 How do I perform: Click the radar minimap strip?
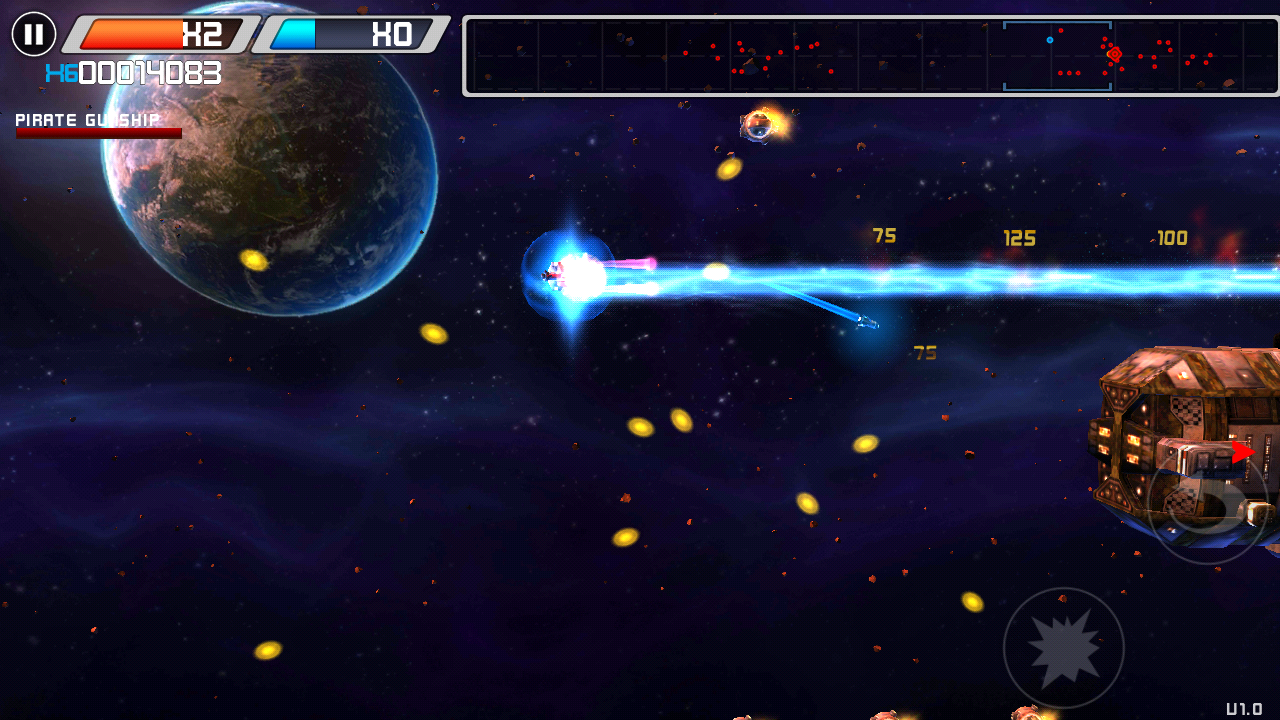tap(870, 56)
